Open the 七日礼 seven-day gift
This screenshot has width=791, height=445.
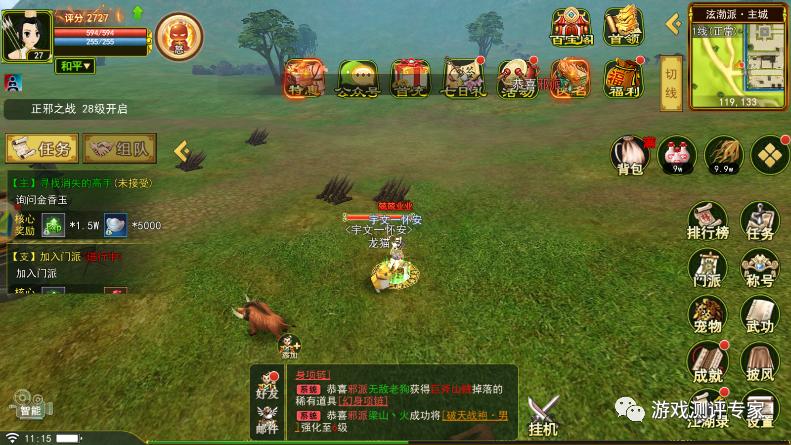[465, 78]
